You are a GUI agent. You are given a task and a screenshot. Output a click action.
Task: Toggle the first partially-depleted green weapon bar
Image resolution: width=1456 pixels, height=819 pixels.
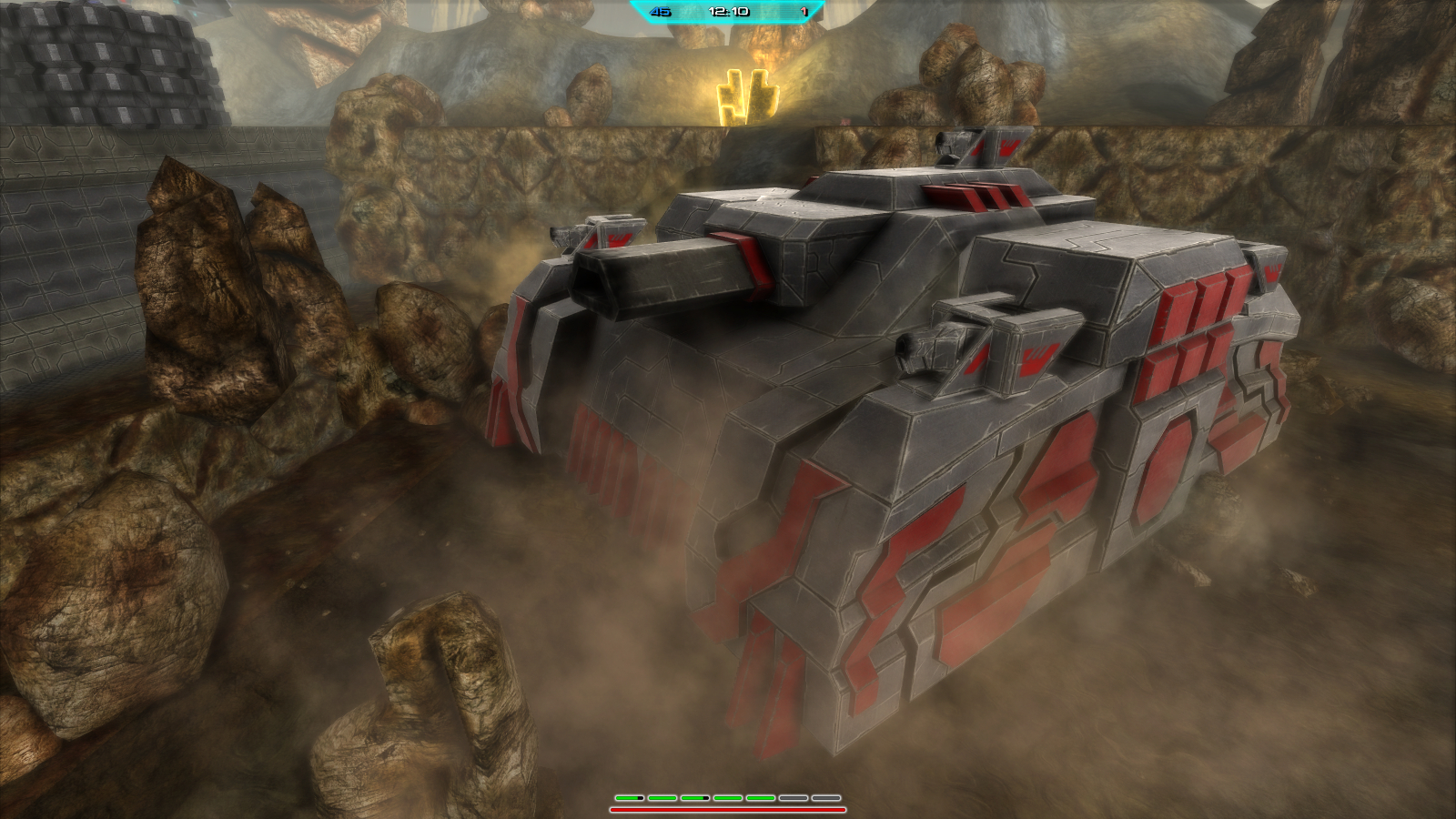coord(628,797)
